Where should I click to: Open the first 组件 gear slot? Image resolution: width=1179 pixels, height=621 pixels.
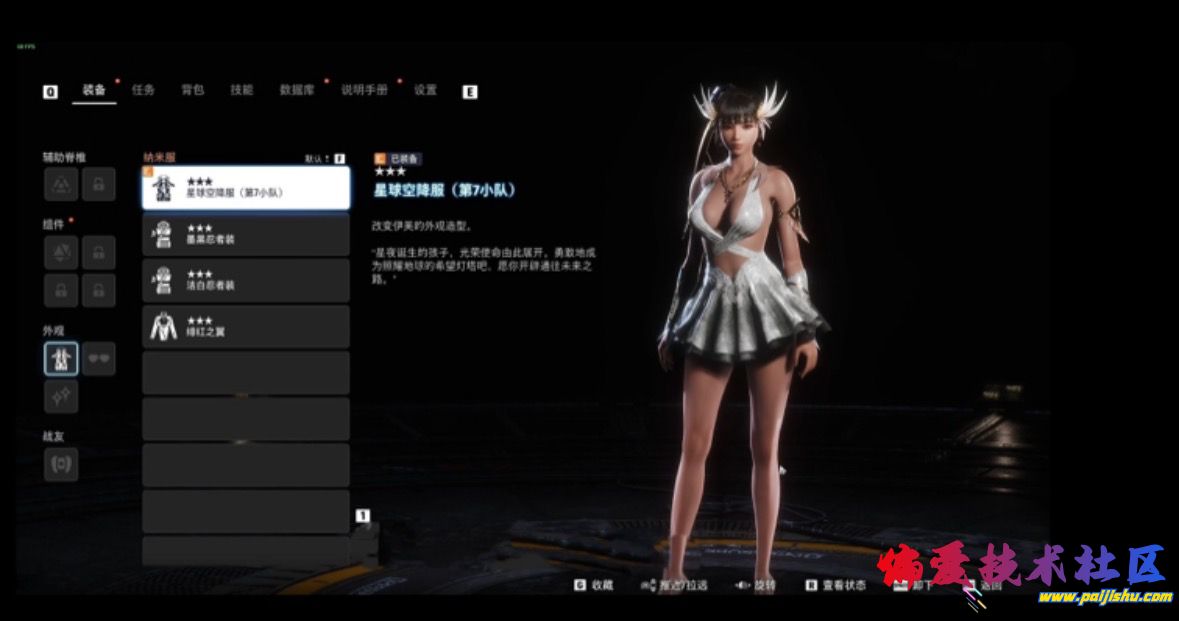61,253
